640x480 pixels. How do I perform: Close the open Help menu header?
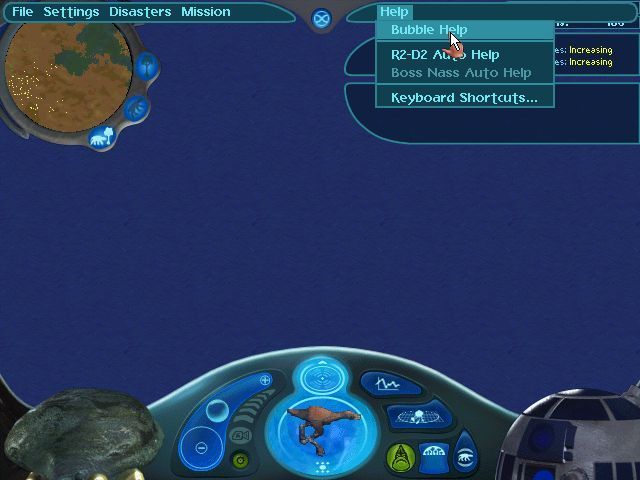395,12
